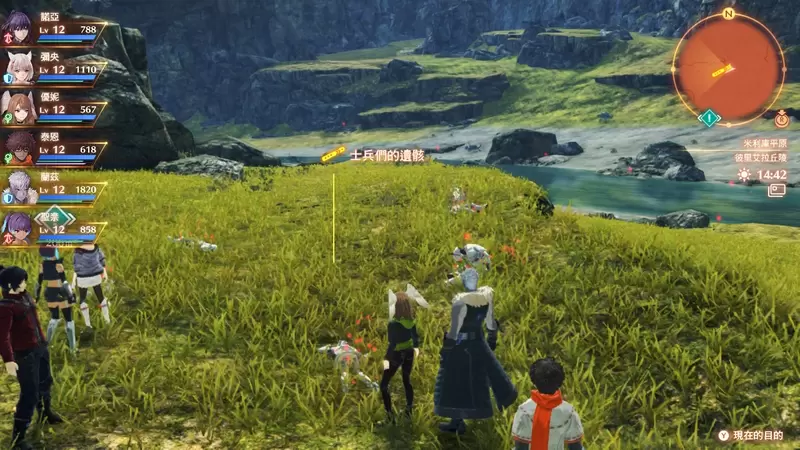Click the green diamond quest marker on minimap

710,118
